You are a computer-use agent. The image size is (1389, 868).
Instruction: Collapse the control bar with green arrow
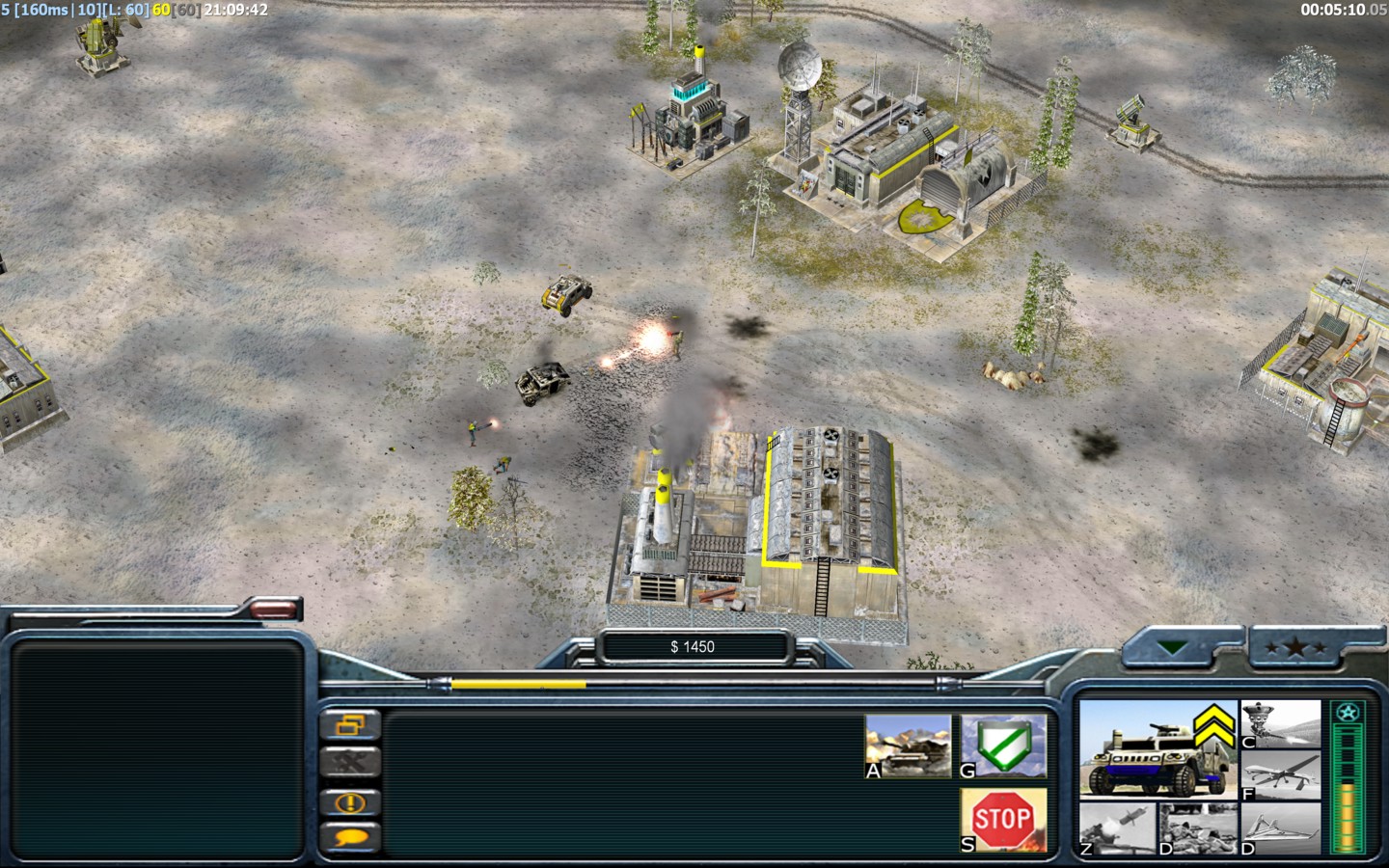point(1173,648)
